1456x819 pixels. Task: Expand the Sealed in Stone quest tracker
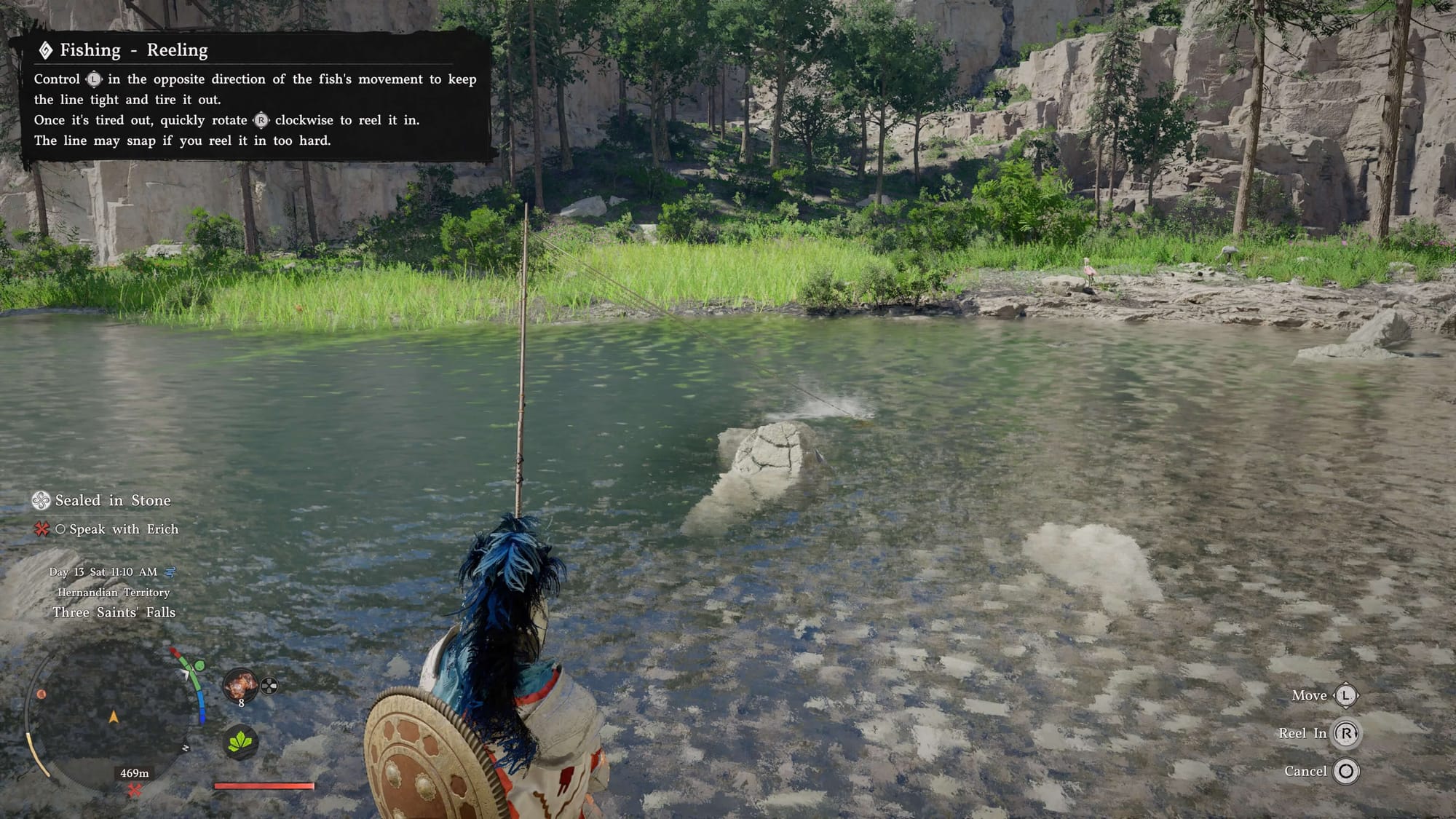pos(111,501)
